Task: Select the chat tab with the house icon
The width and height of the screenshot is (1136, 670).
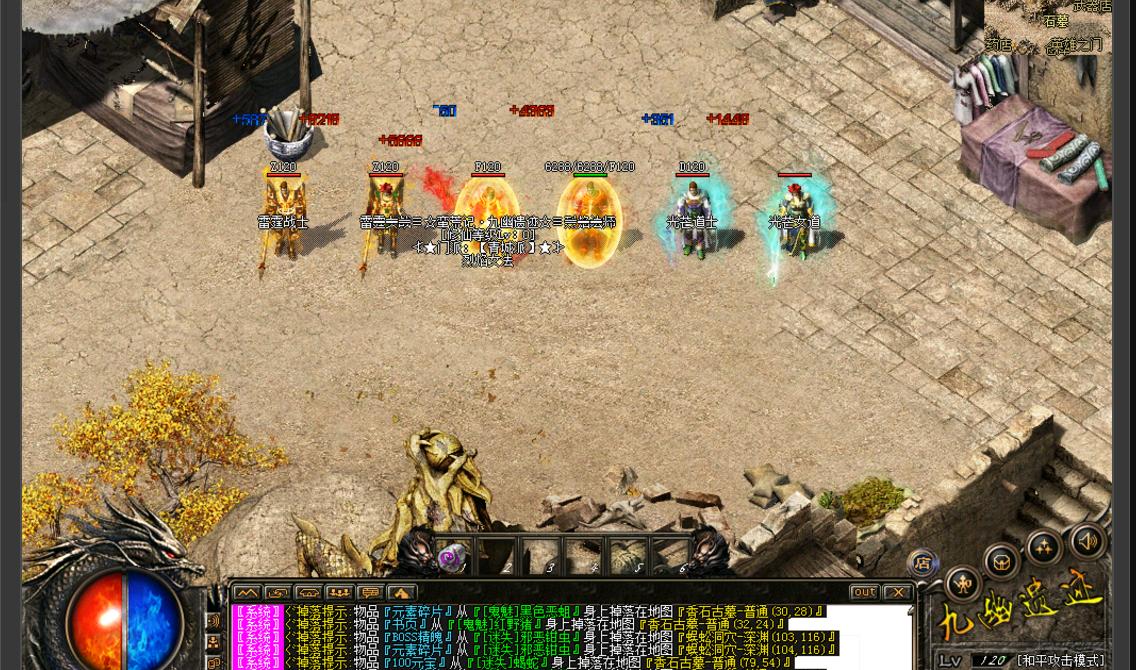Action: [x=401, y=593]
